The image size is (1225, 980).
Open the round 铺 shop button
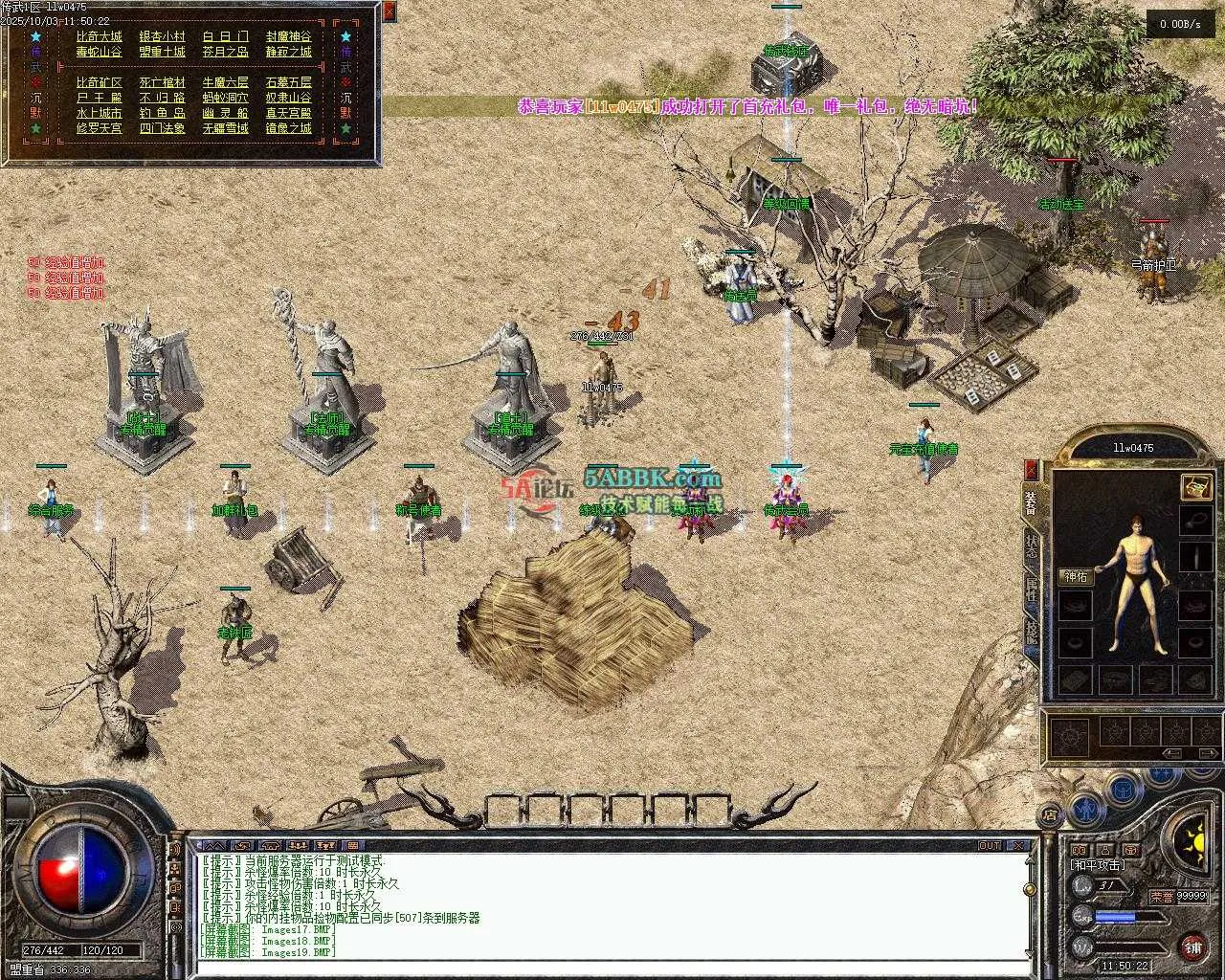[1192, 947]
